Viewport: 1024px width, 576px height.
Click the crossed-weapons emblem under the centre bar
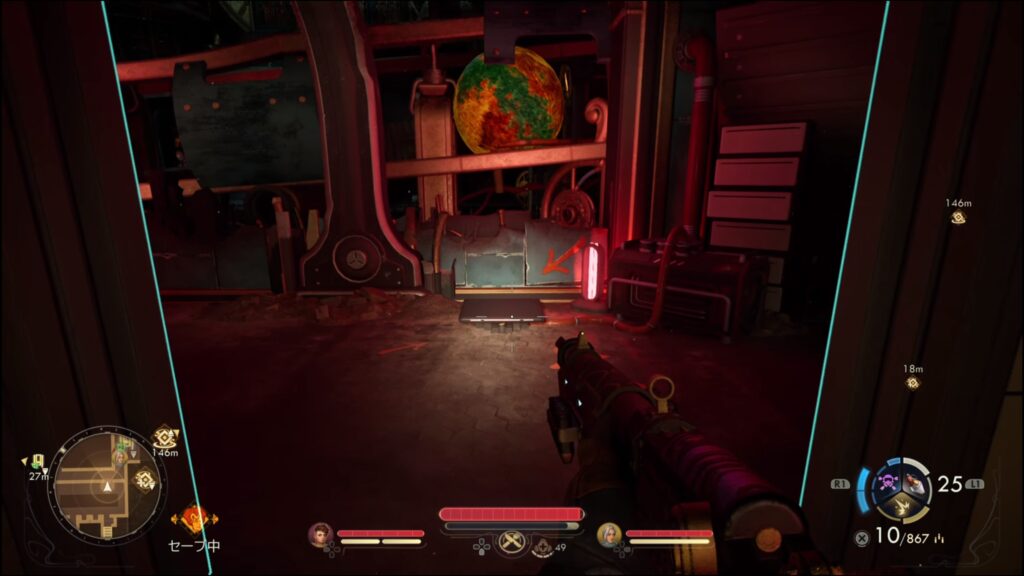[512, 541]
